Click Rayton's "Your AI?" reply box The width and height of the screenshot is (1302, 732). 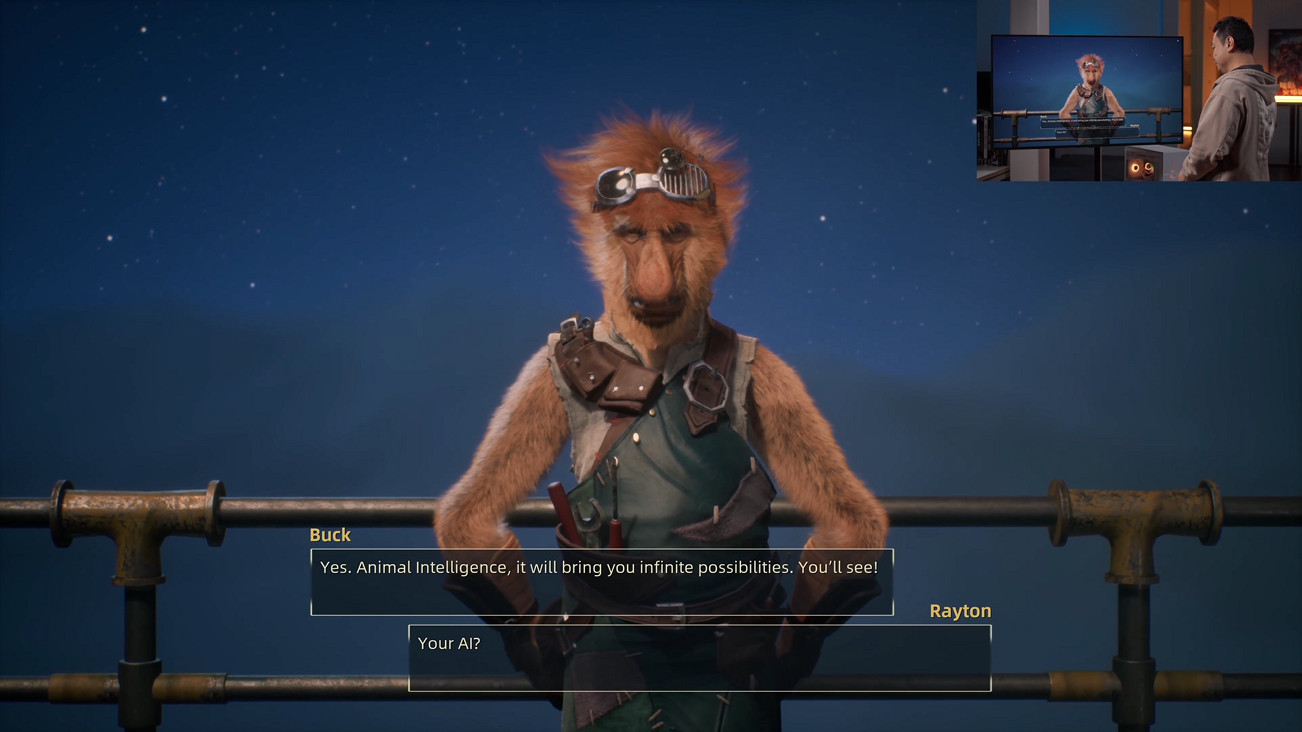[x=699, y=658]
